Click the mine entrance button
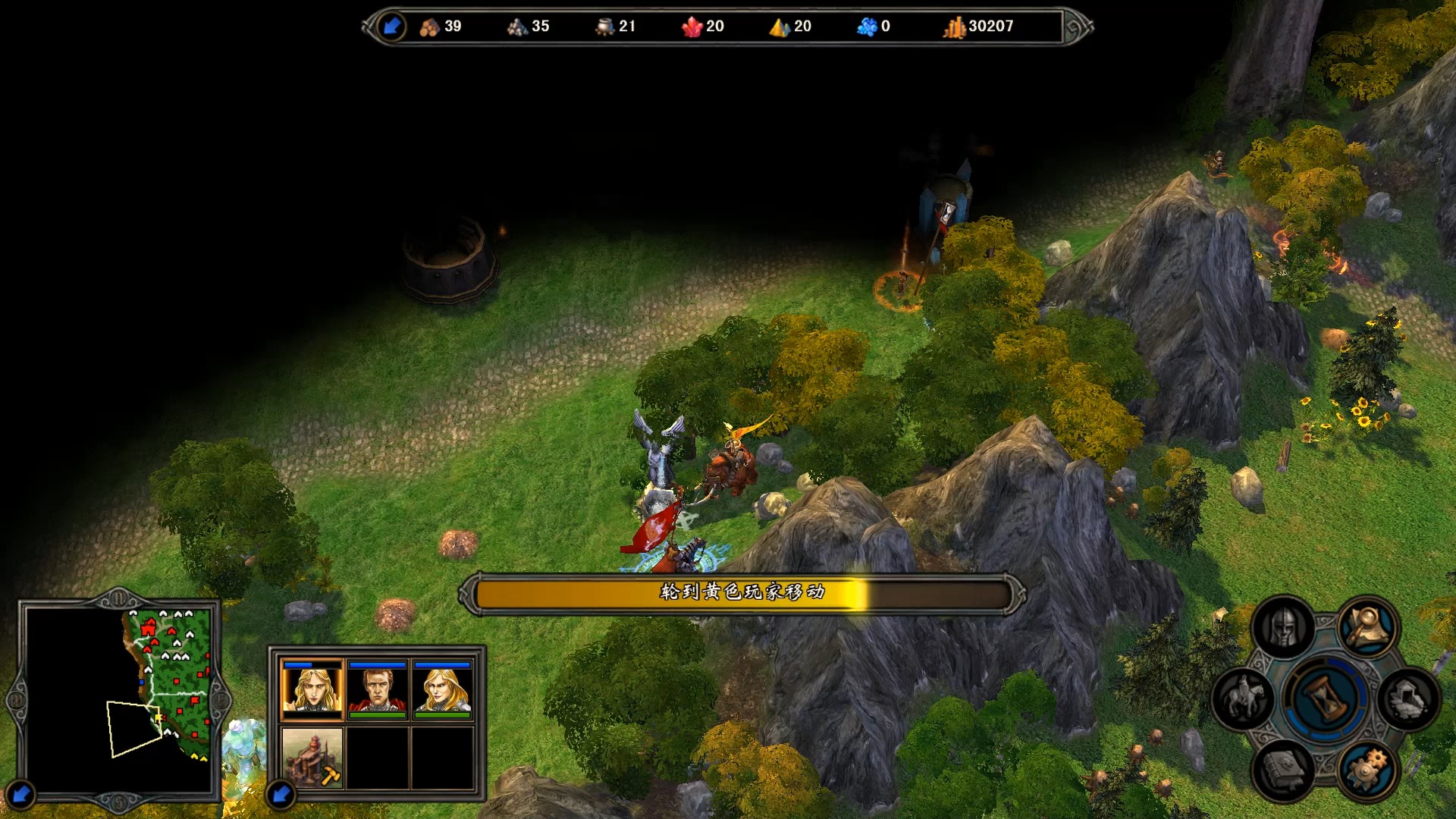 (x=1408, y=698)
